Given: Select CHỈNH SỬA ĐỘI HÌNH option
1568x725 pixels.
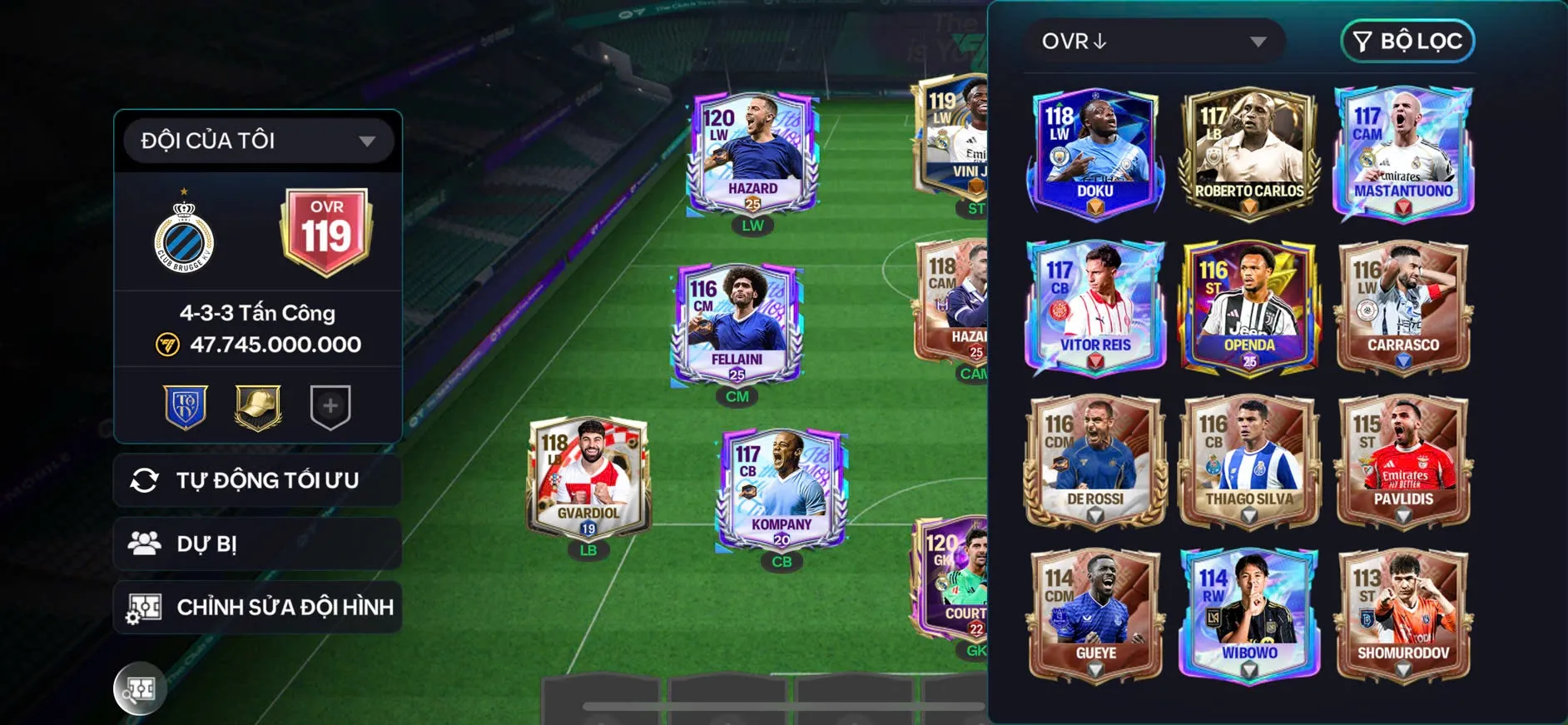Looking at the screenshot, I should click(258, 607).
